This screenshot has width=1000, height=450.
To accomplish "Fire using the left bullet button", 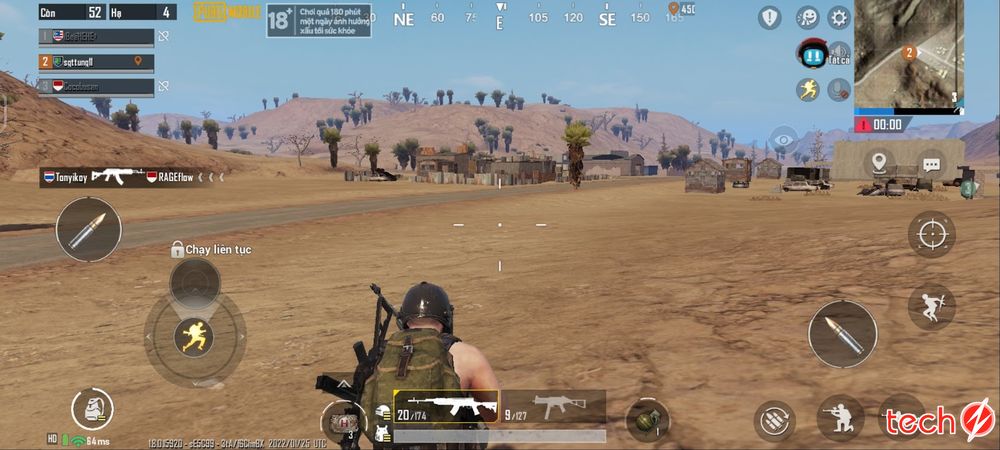I will 88,229.
